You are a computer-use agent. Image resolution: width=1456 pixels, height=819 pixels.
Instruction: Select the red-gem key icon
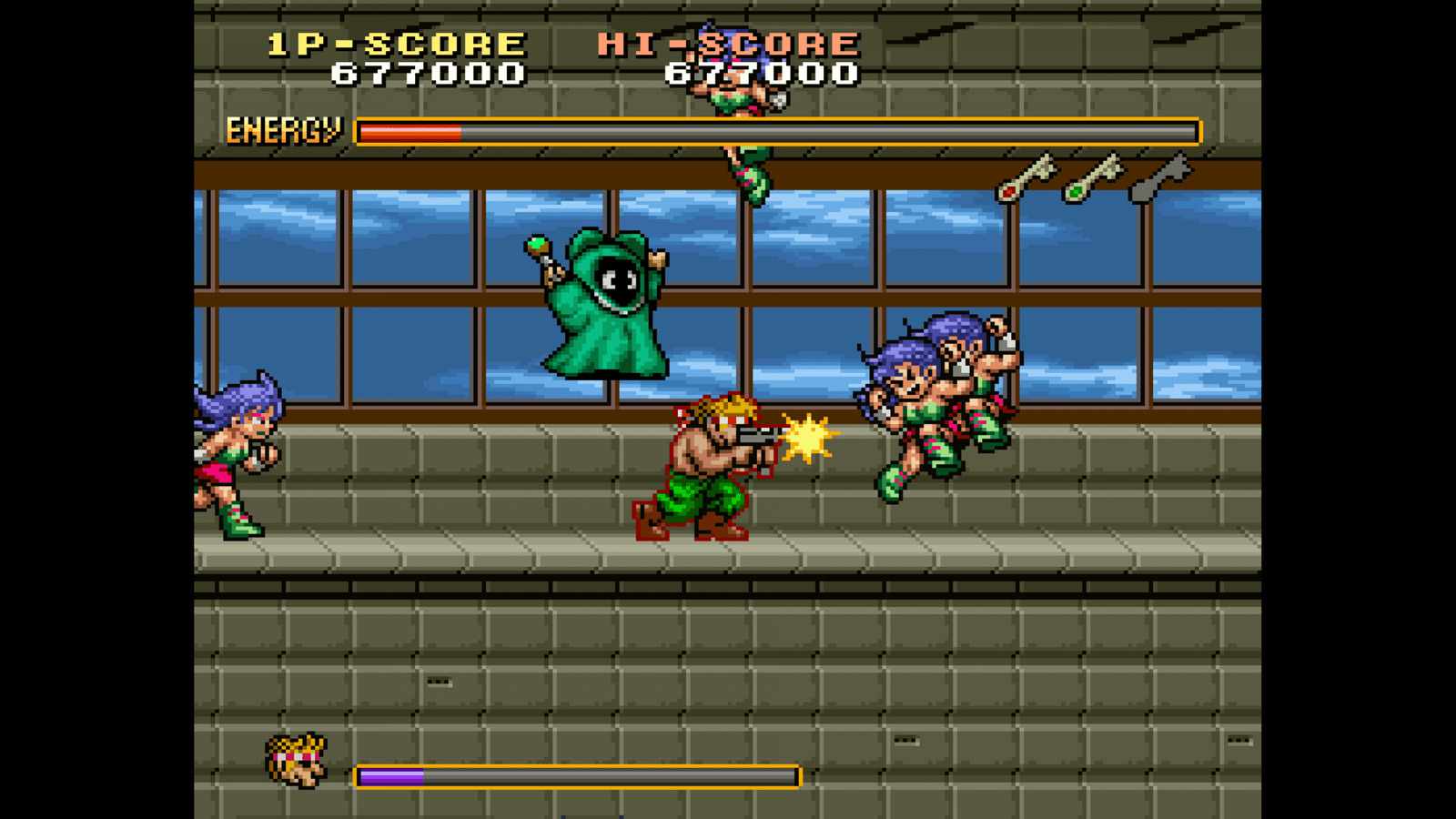coord(1026,177)
